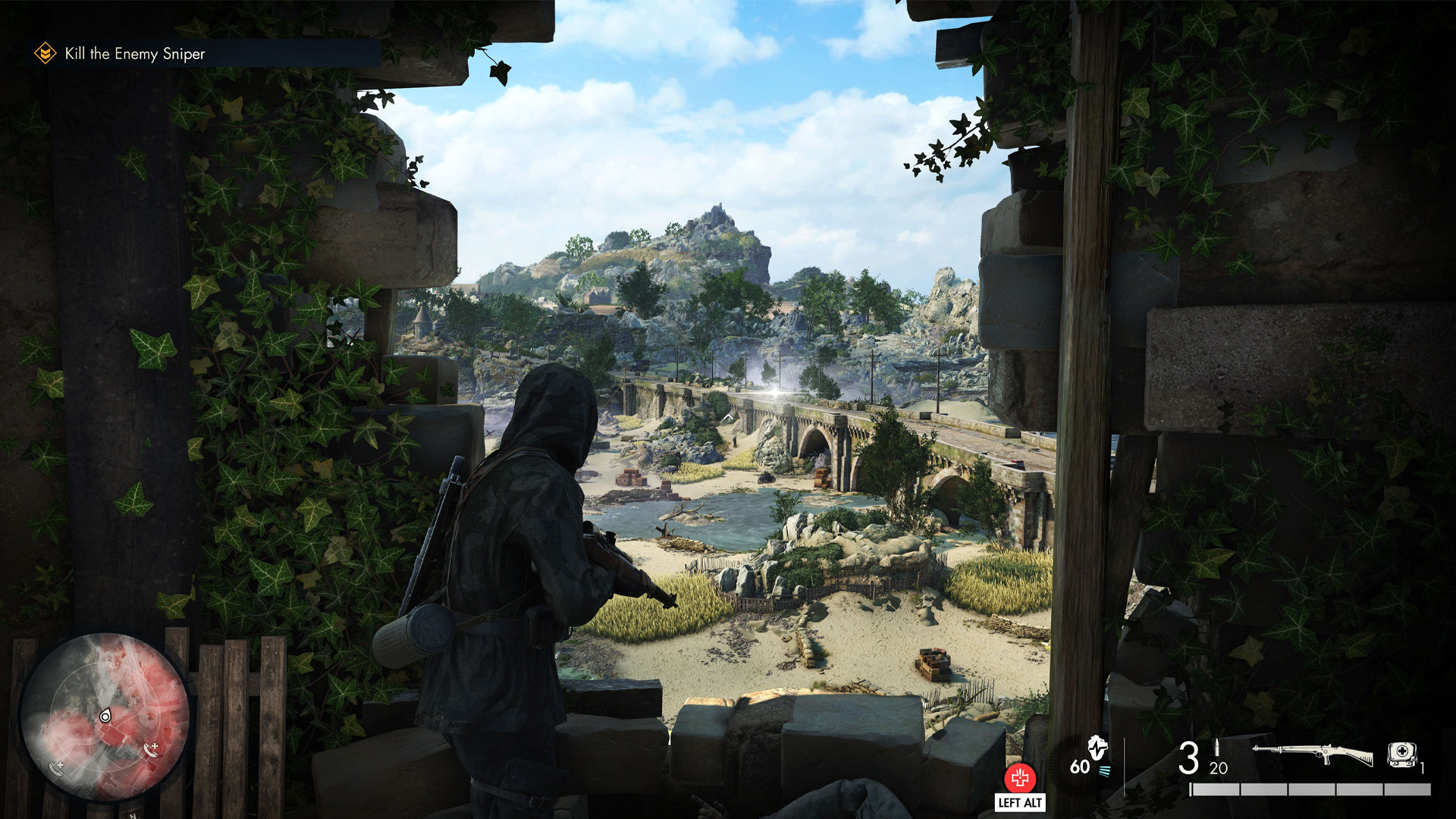Click the player marker in the minimap center
The width and height of the screenshot is (1456, 819).
[105, 716]
